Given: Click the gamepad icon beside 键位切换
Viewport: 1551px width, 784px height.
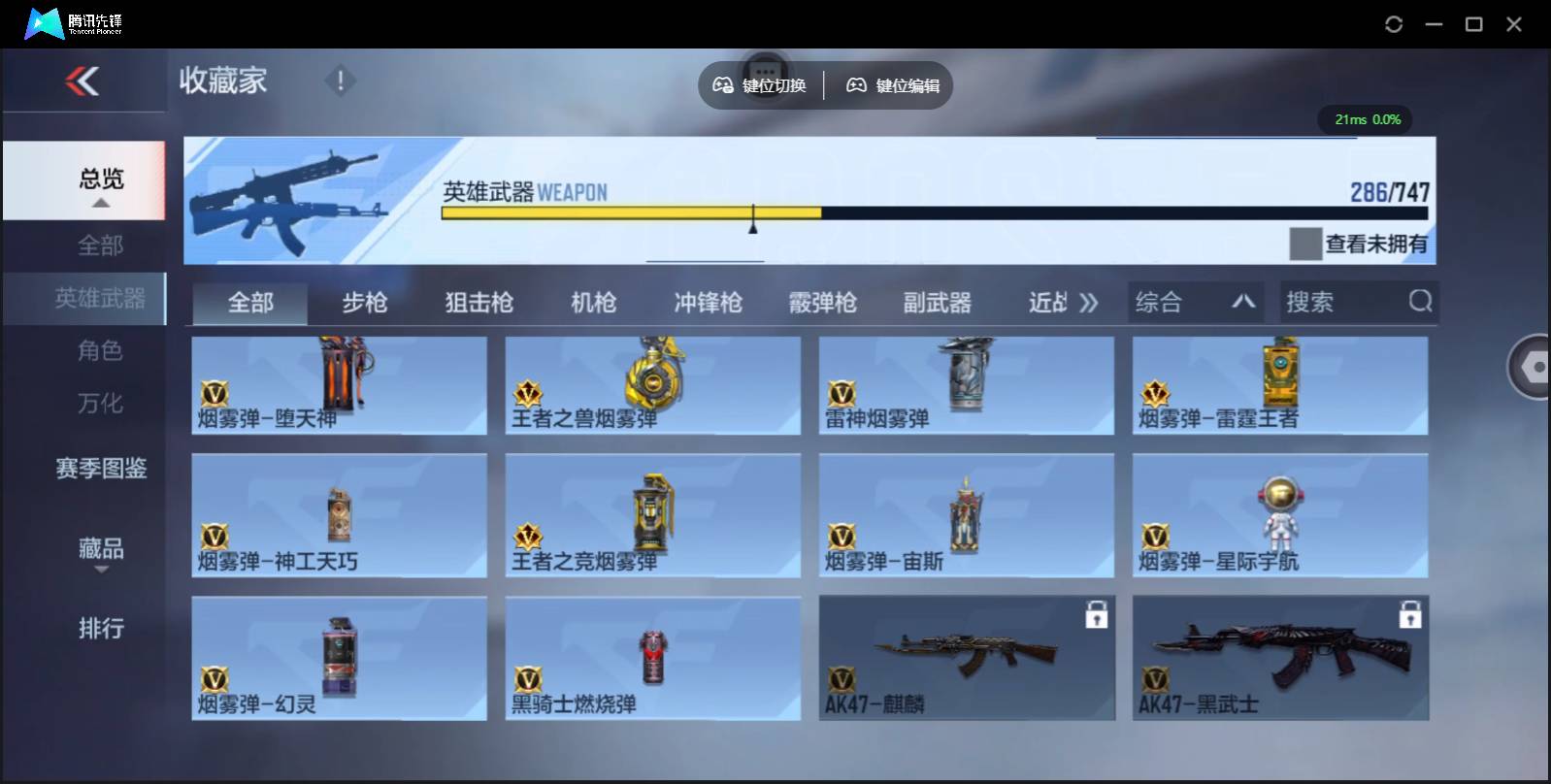Looking at the screenshot, I should click(x=722, y=85).
